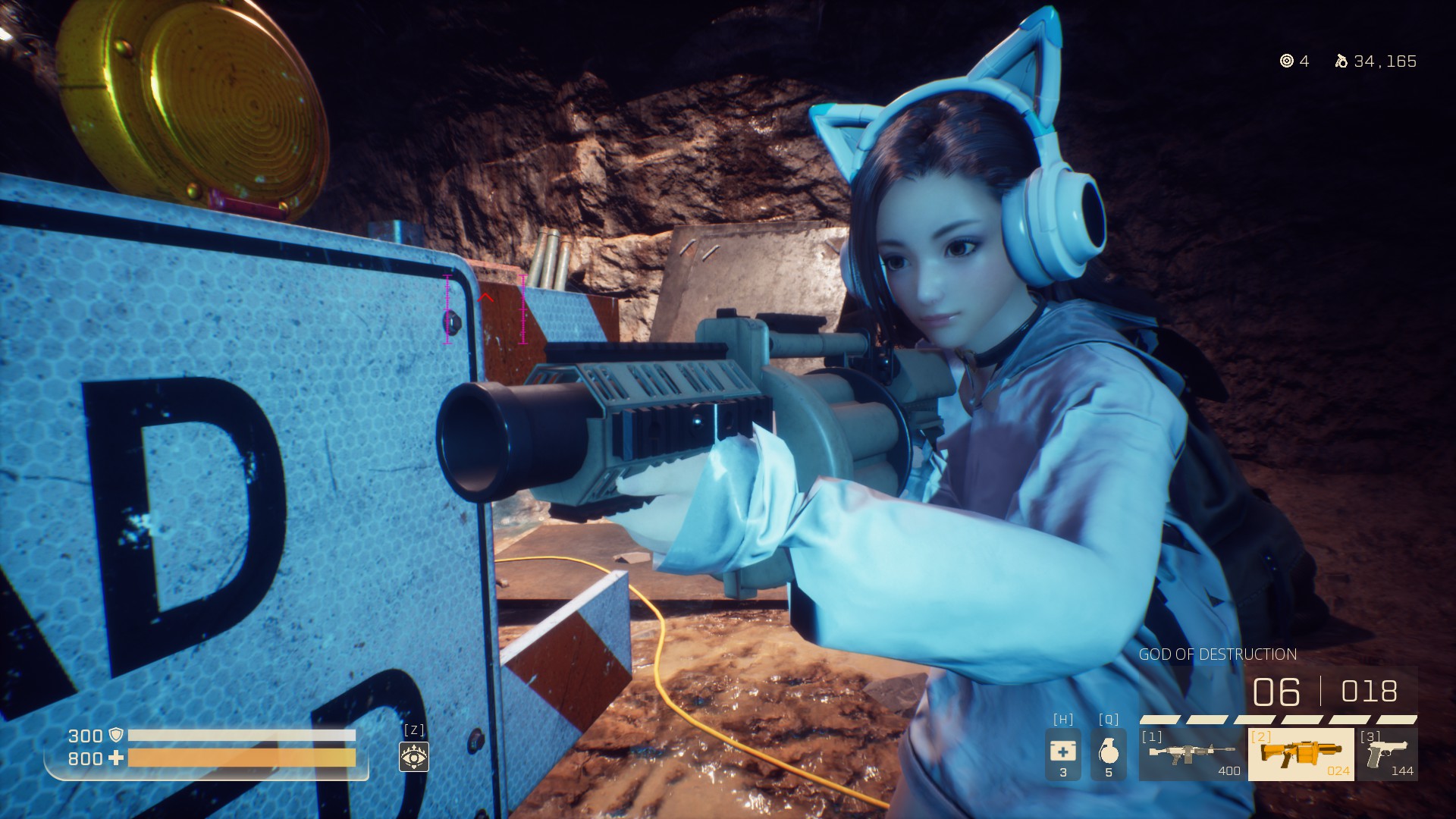Use the medkit item slot
Viewport: 1456px width, 819px height.
[1062, 754]
